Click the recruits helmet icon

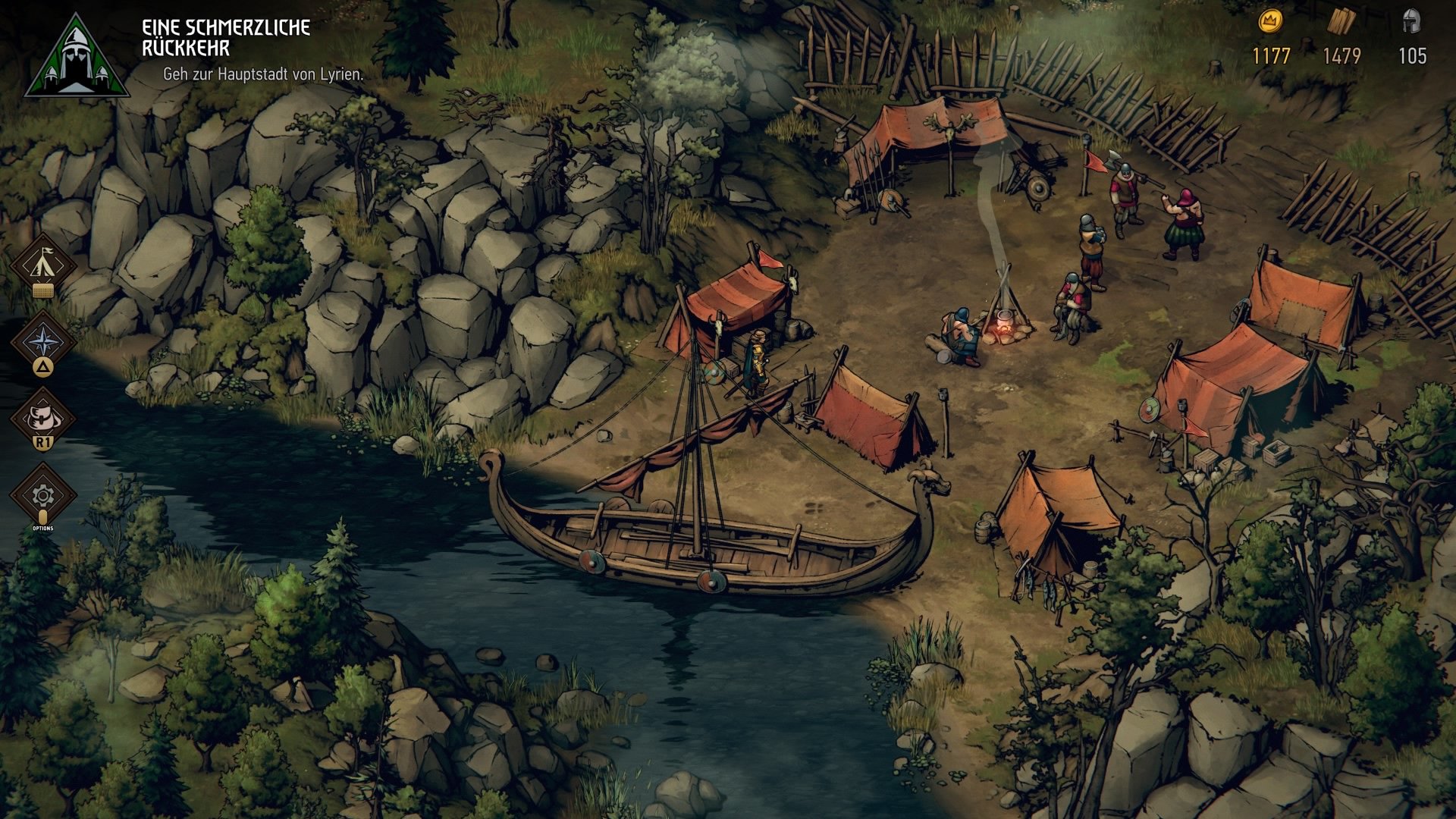pos(1412,21)
